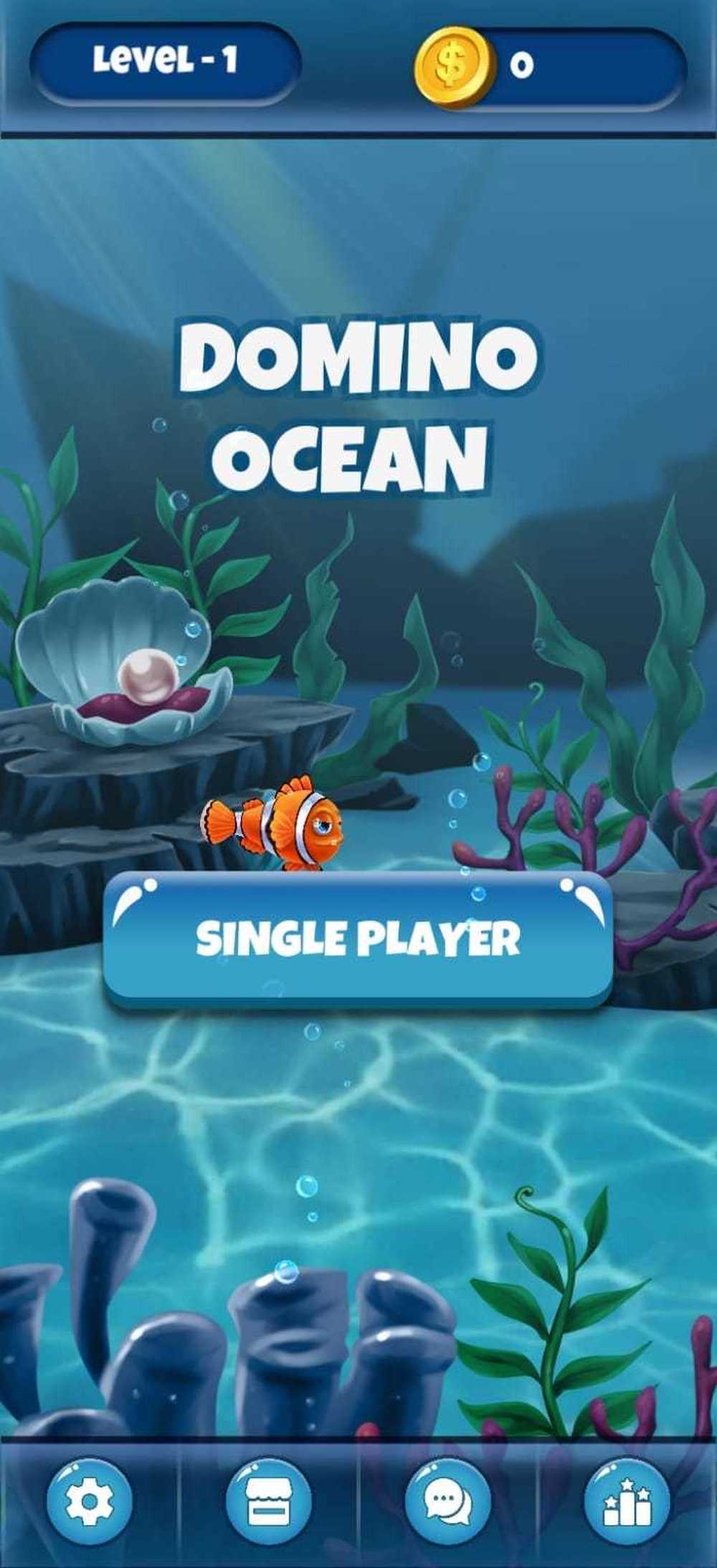Show the leaderboard podium rankings
The height and width of the screenshot is (1568, 717).
[x=627, y=1500]
